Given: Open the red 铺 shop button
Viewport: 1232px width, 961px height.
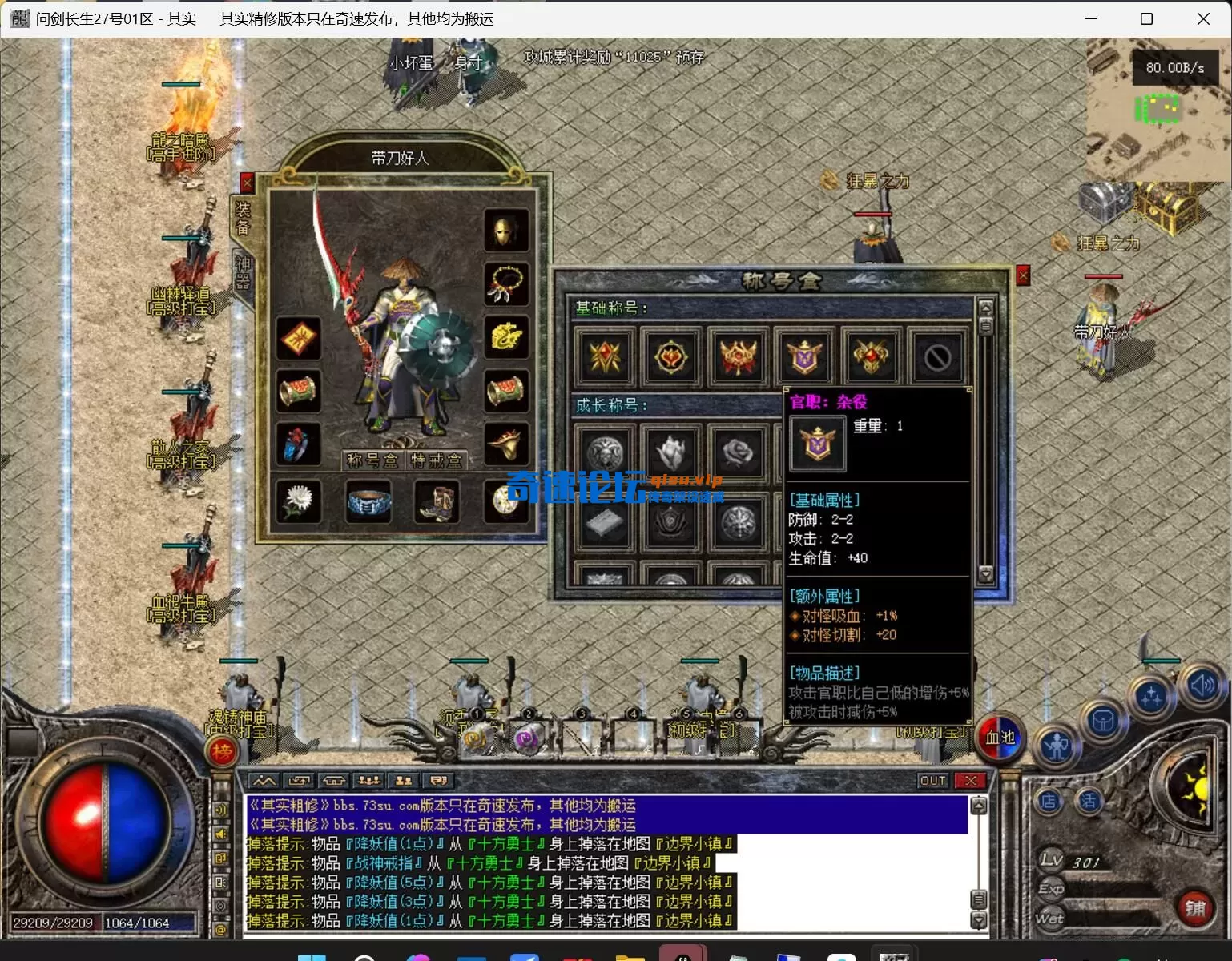Looking at the screenshot, I should [1194, 907].
